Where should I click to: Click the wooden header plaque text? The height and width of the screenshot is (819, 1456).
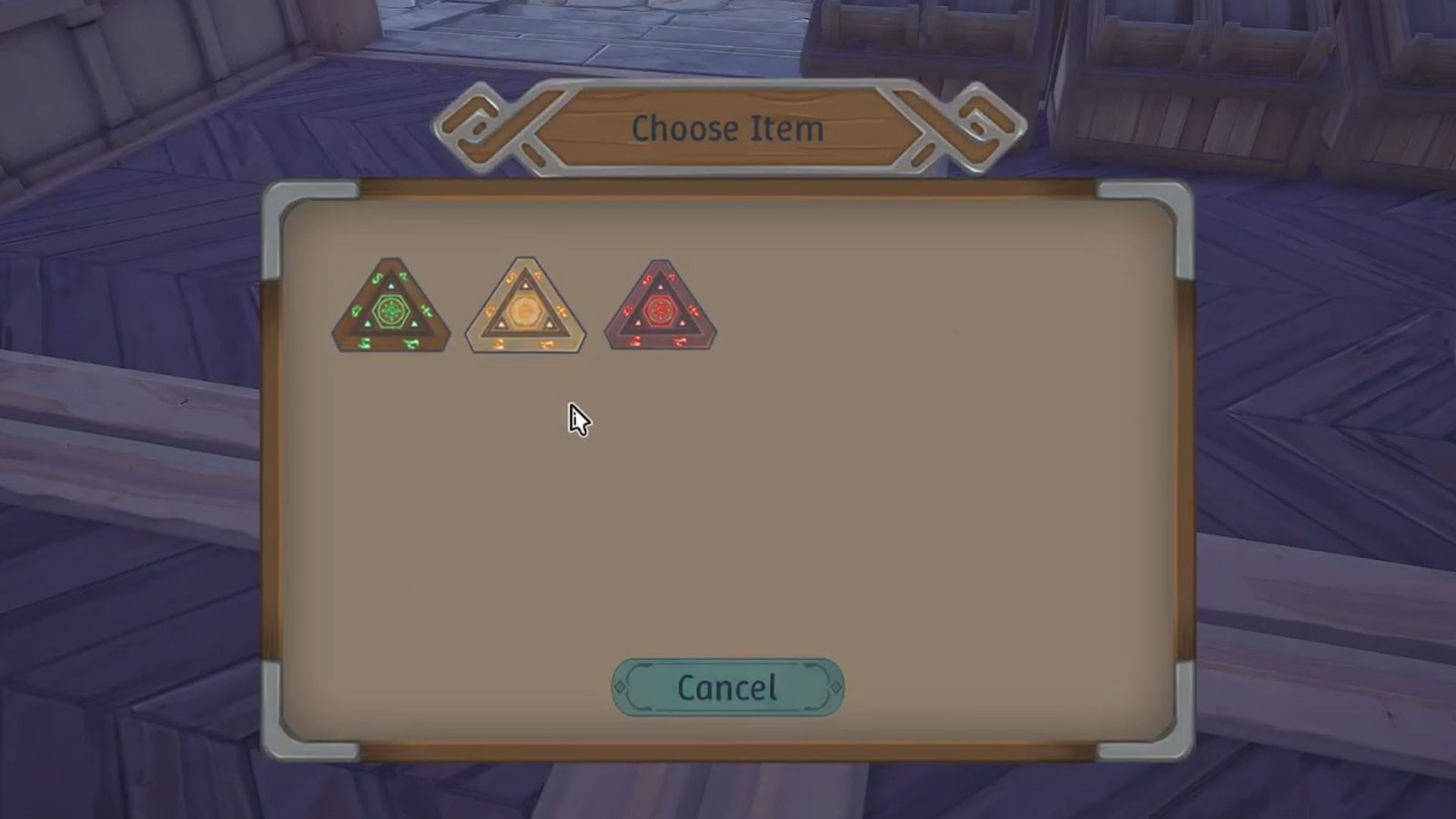click(x=727, y=128)
